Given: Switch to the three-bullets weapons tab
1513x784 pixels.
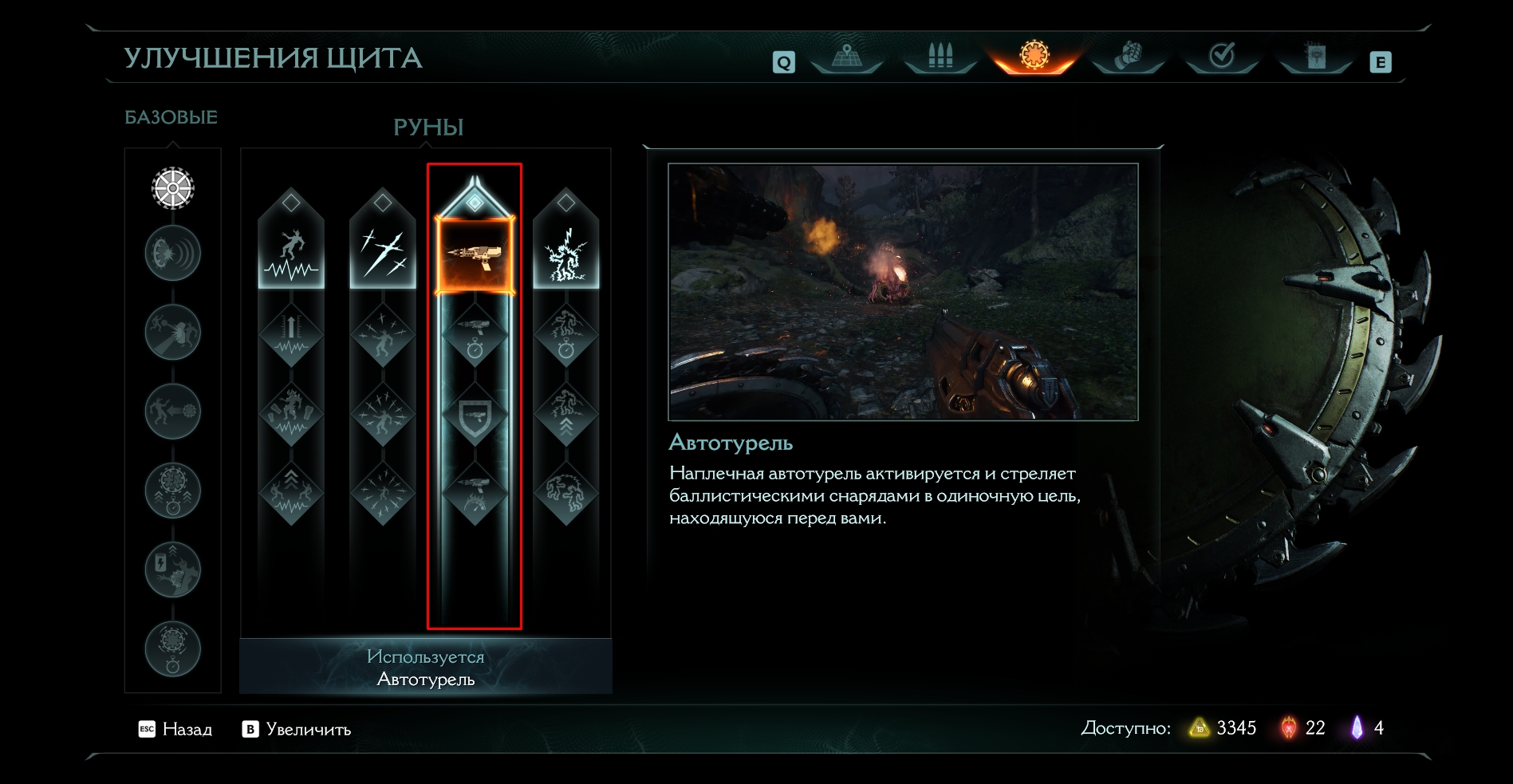Looking at the screenshot, I should [940, 57].
